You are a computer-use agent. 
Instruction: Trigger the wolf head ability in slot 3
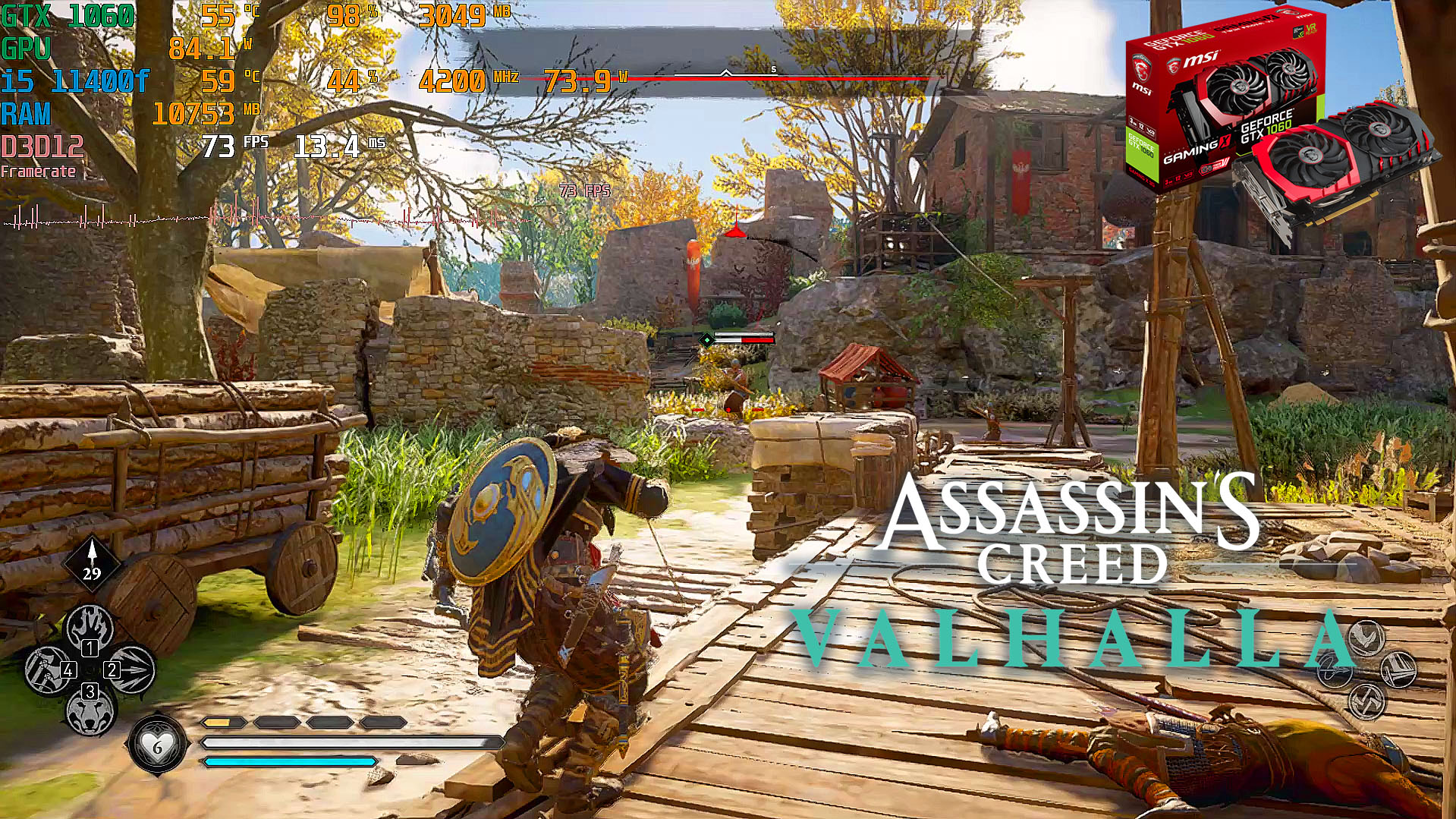coord(90,711)
